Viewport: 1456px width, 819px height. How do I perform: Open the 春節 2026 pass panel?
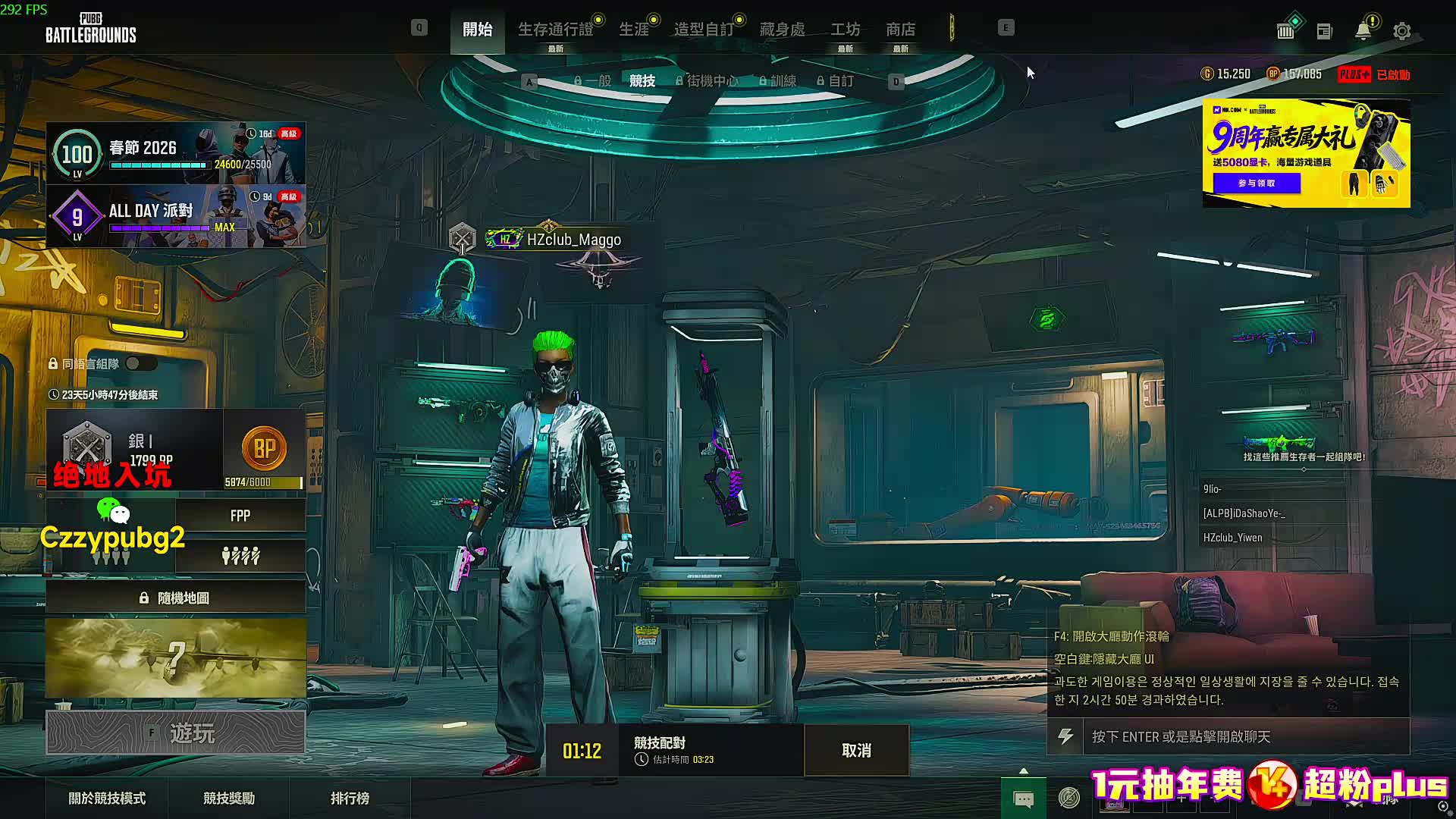pos(176,153)
